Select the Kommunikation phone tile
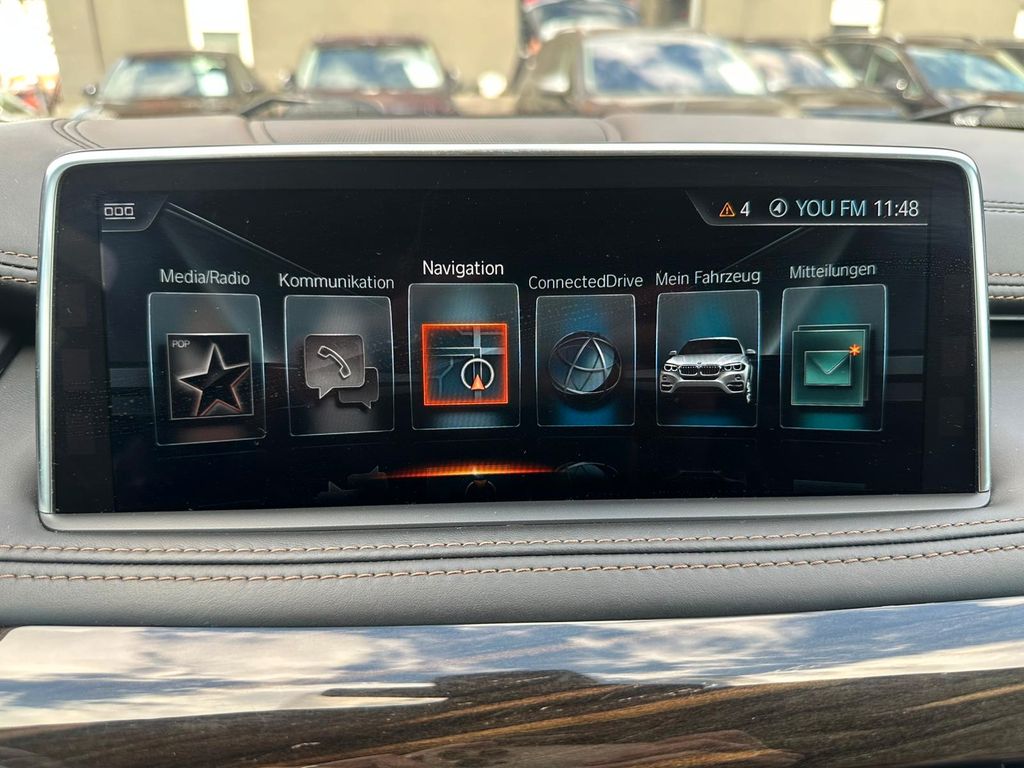Viewport: 1024px width, 768px height. (x=339, y=366)
